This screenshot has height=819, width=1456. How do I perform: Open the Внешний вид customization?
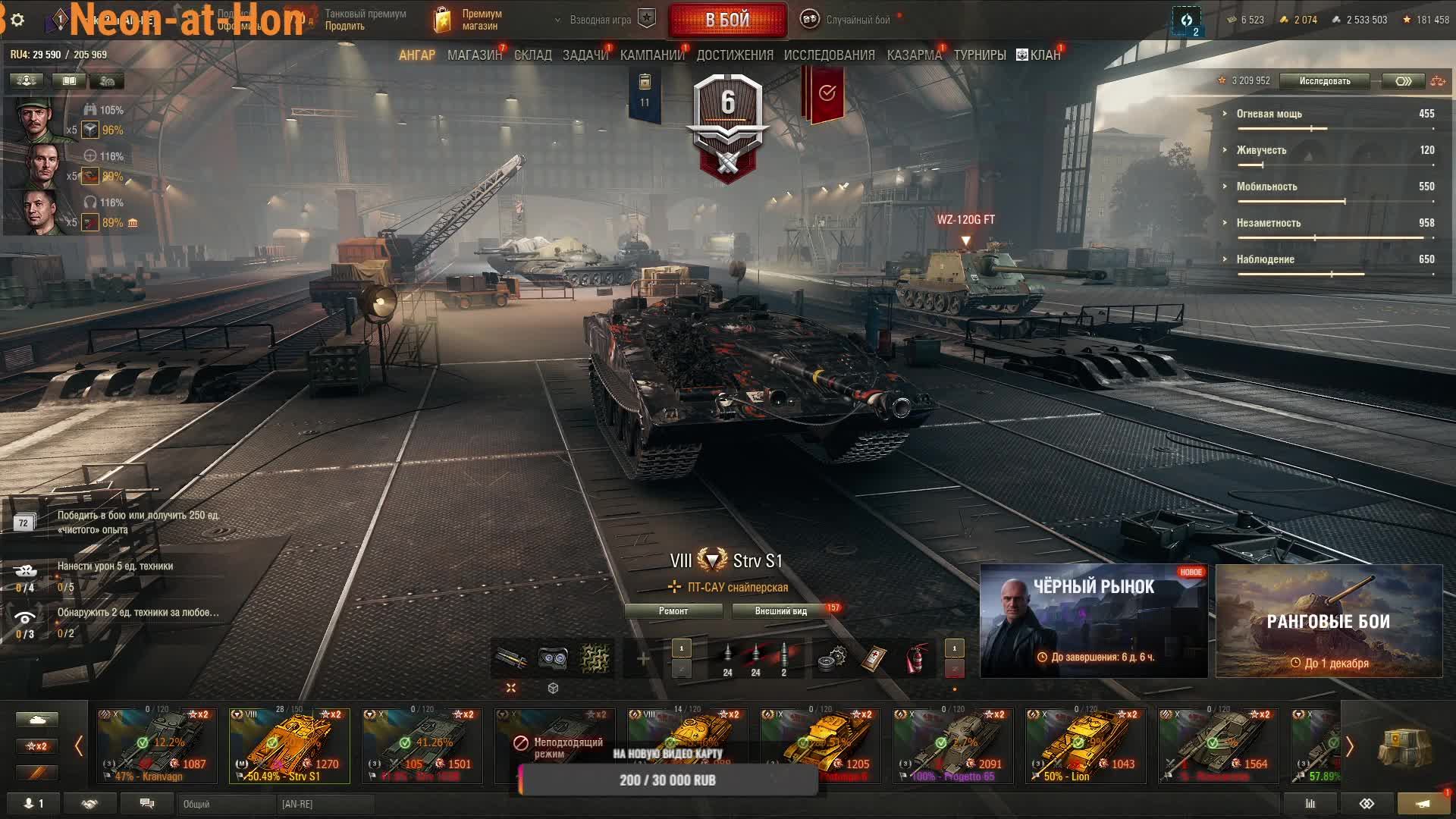coord(780,611)
